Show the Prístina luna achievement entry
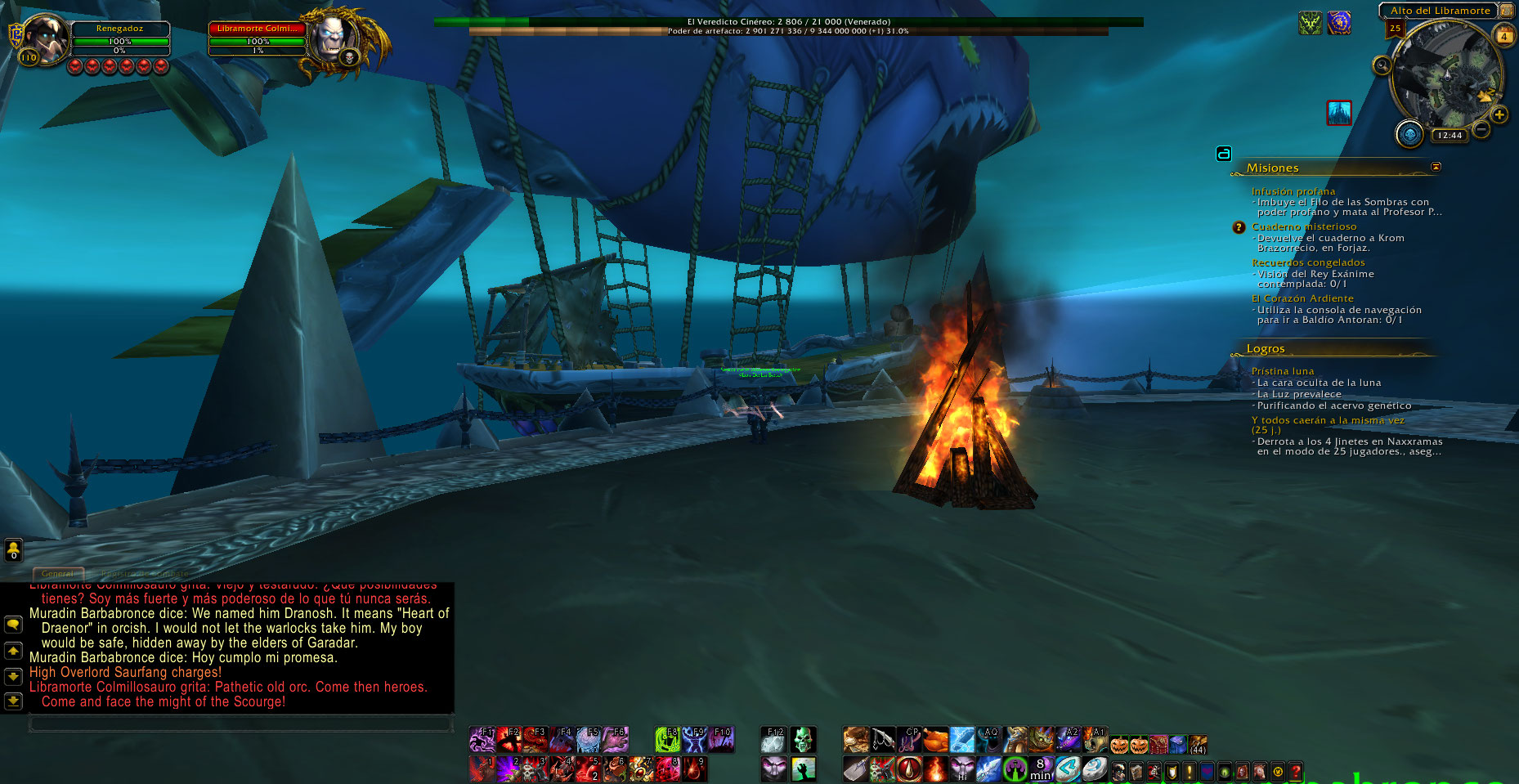The height and width of the screenshot is (784, 1519). [1282, 371]
